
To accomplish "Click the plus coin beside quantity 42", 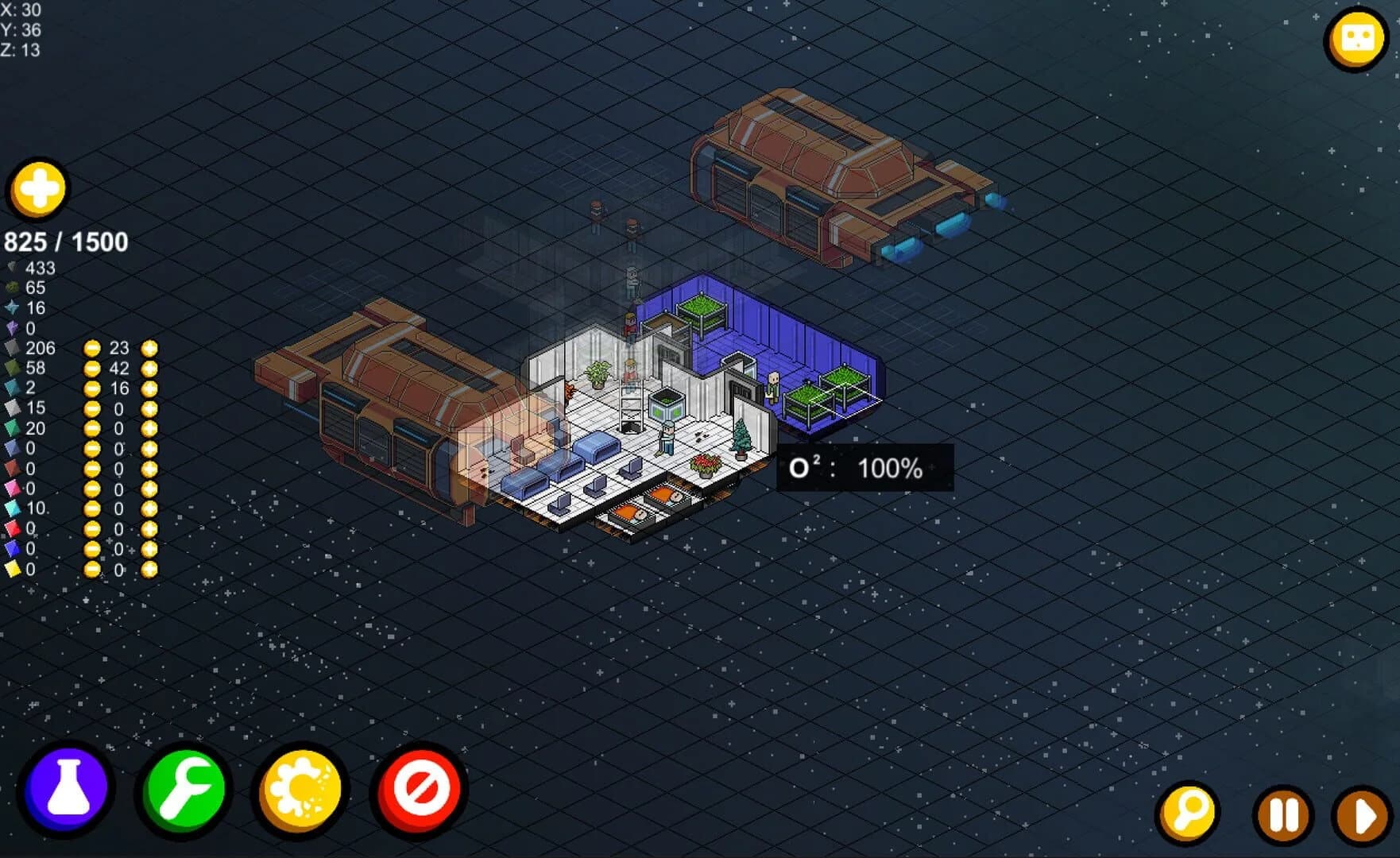I will tap(148, 368).
